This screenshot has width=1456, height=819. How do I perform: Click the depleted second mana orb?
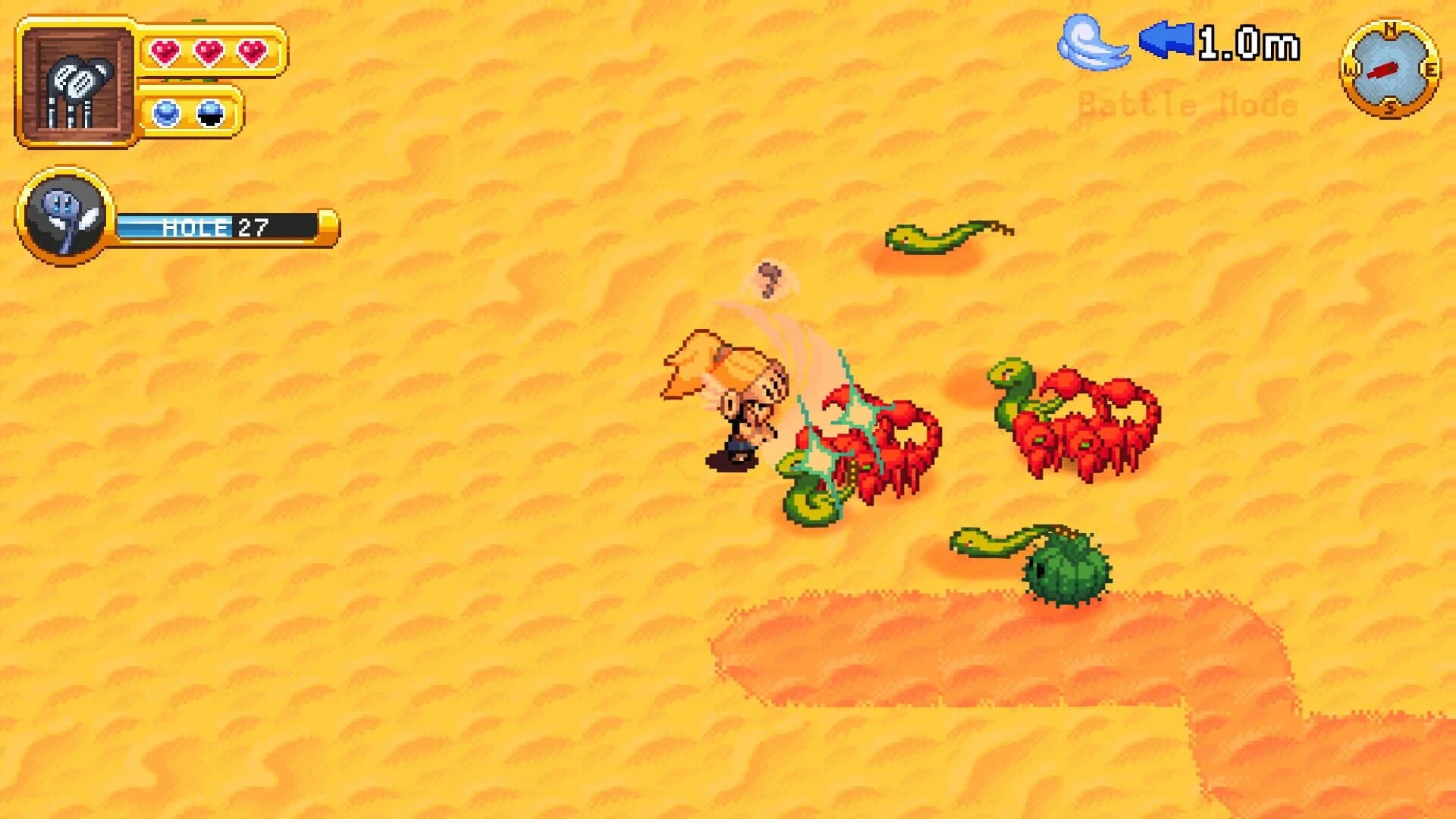click(210, 111)
